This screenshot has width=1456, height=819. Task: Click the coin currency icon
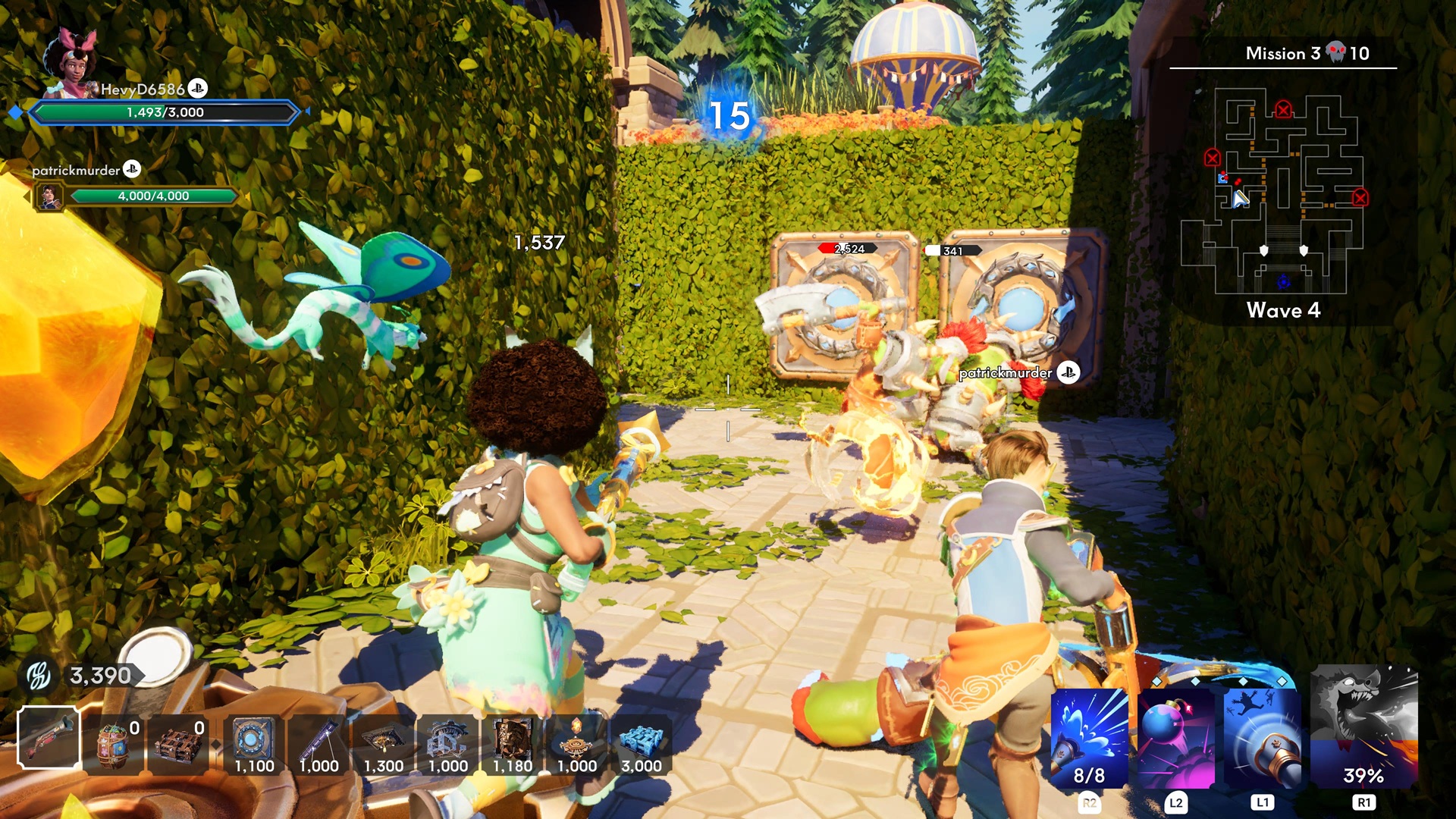click(x=39, y=675)
